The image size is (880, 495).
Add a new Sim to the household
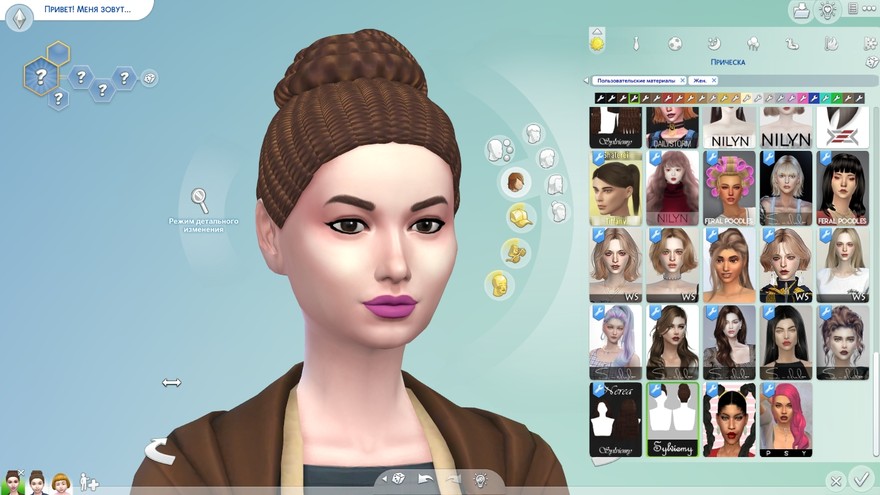[89, 484]
